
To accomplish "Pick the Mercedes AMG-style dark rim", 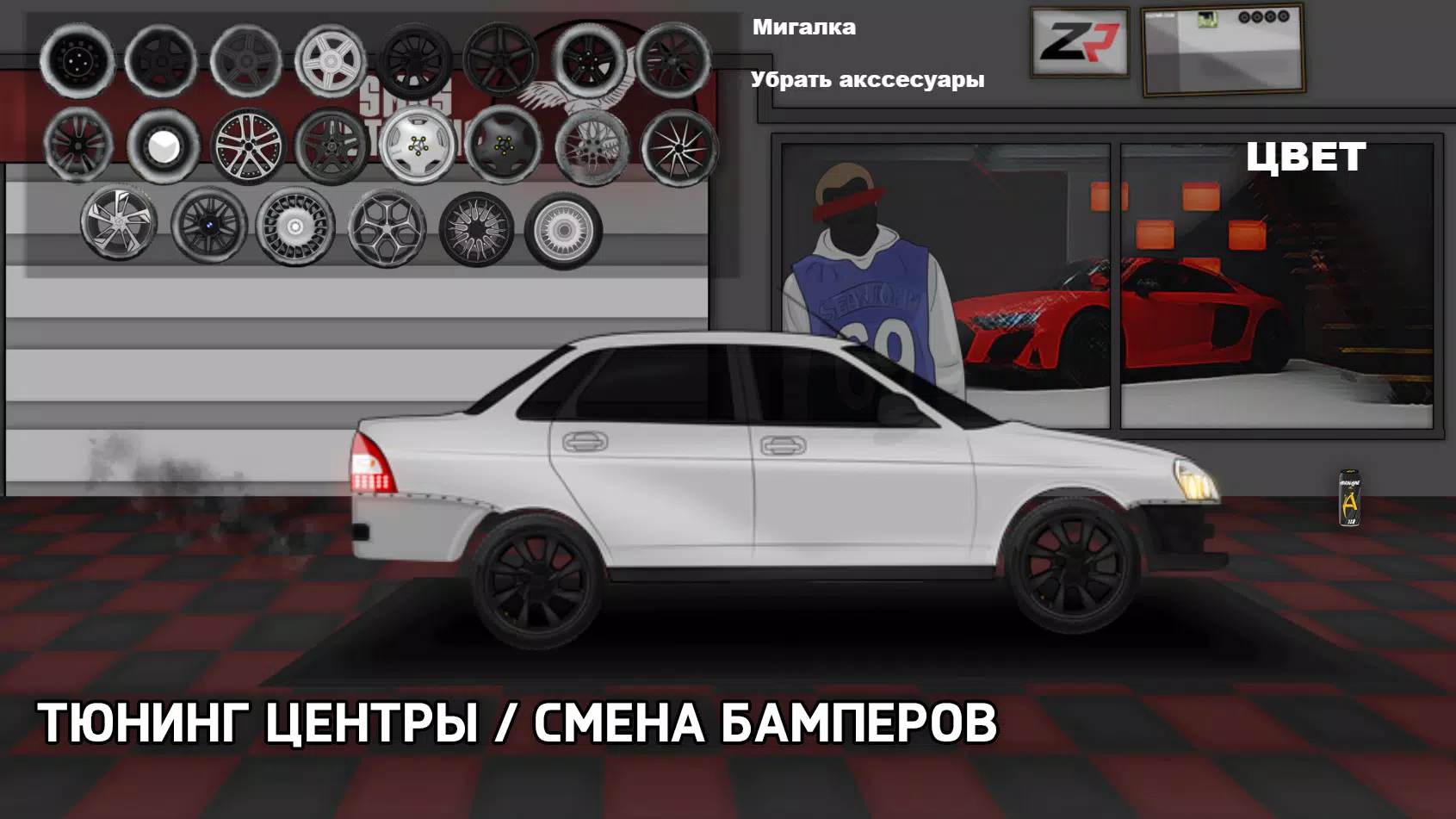I will tap(331, 146).
